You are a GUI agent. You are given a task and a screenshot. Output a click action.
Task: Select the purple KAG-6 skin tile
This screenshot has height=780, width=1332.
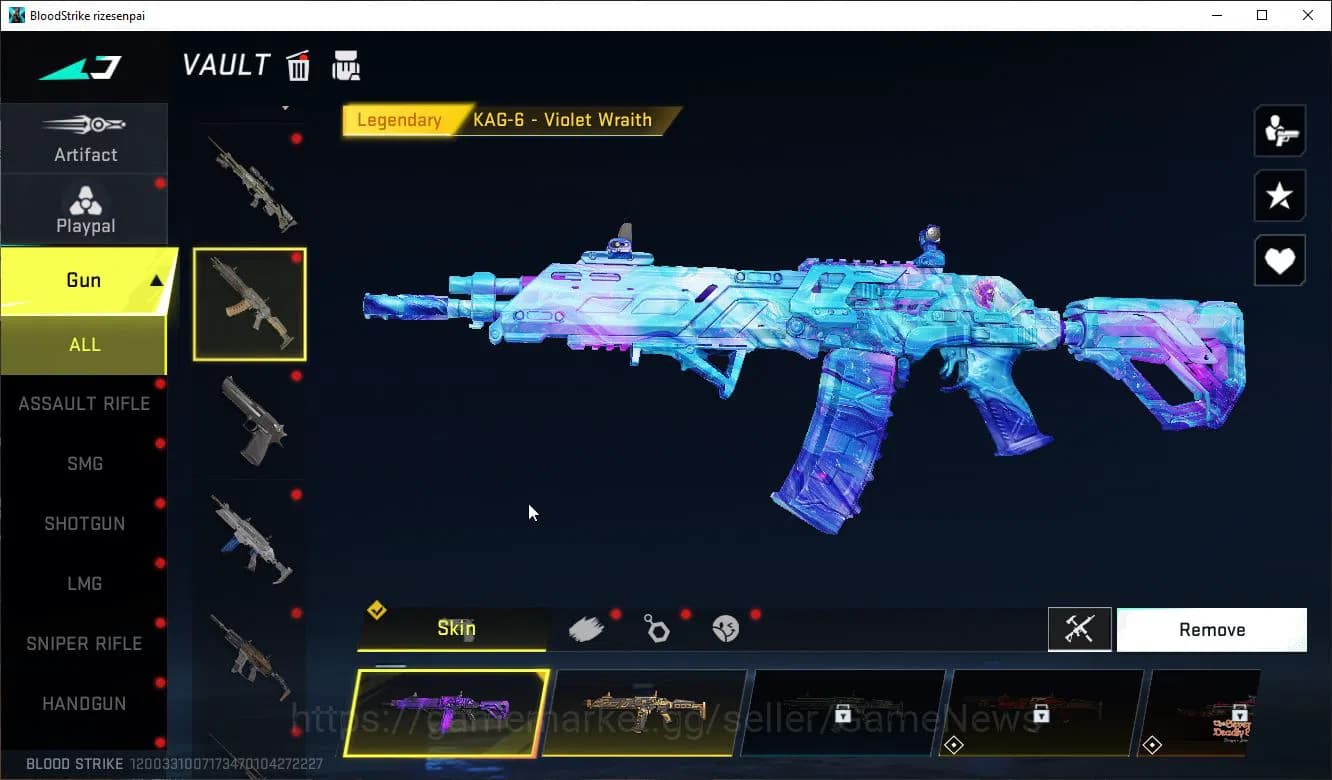pos(446,713)
